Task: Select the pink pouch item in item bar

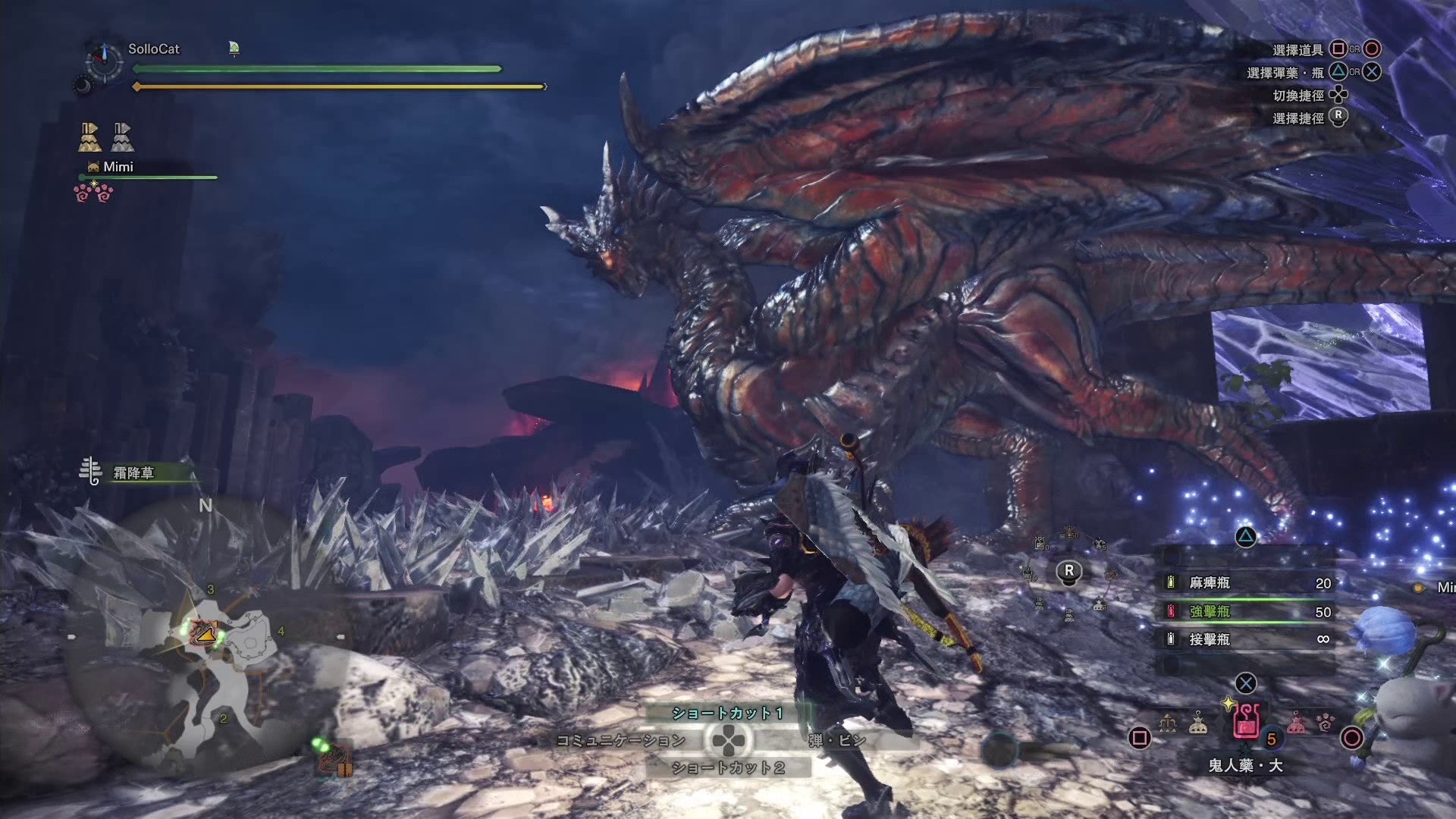Action: point(1296,723)
